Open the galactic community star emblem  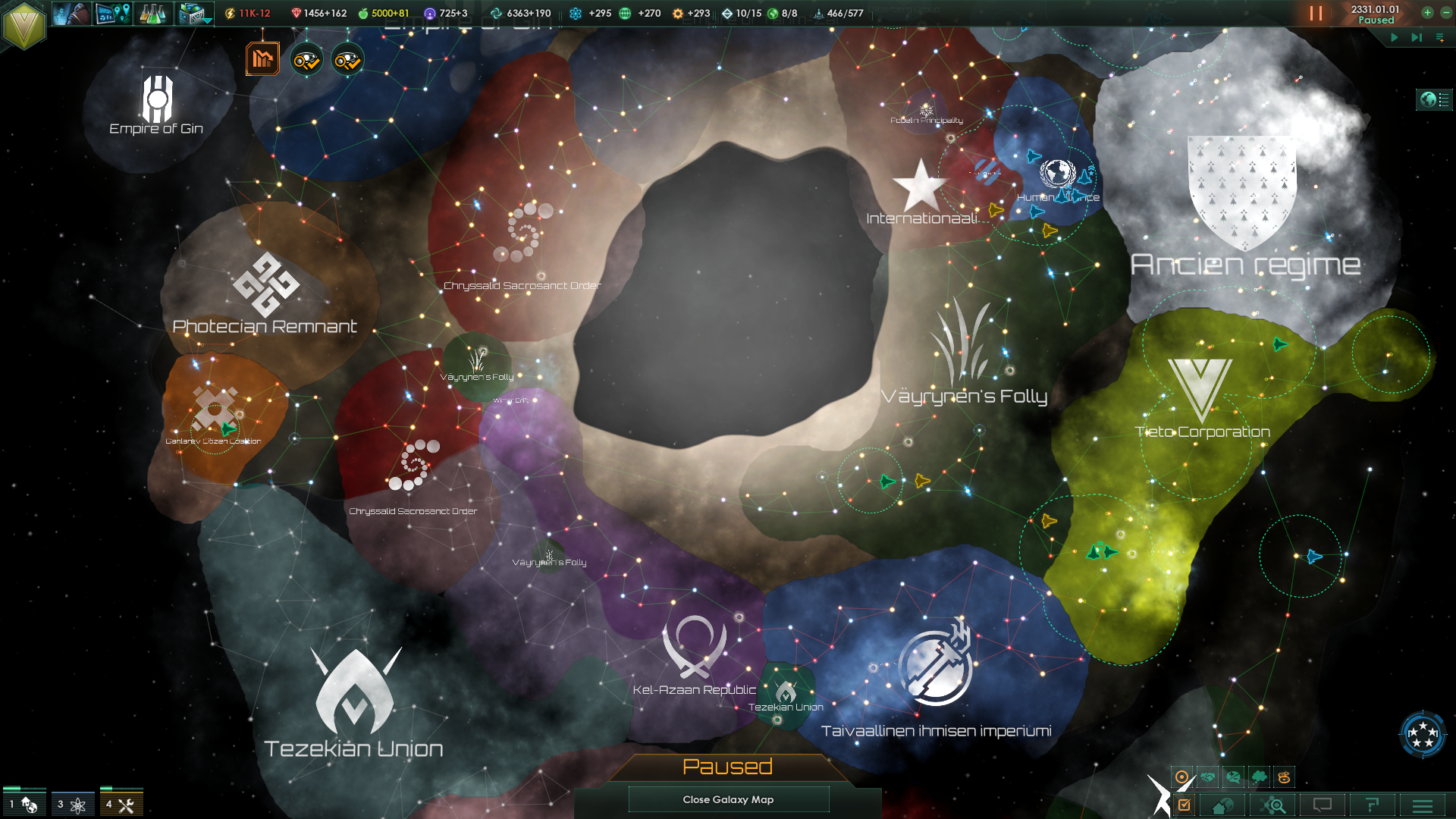pyautogui.click(x=1422, y=733)
